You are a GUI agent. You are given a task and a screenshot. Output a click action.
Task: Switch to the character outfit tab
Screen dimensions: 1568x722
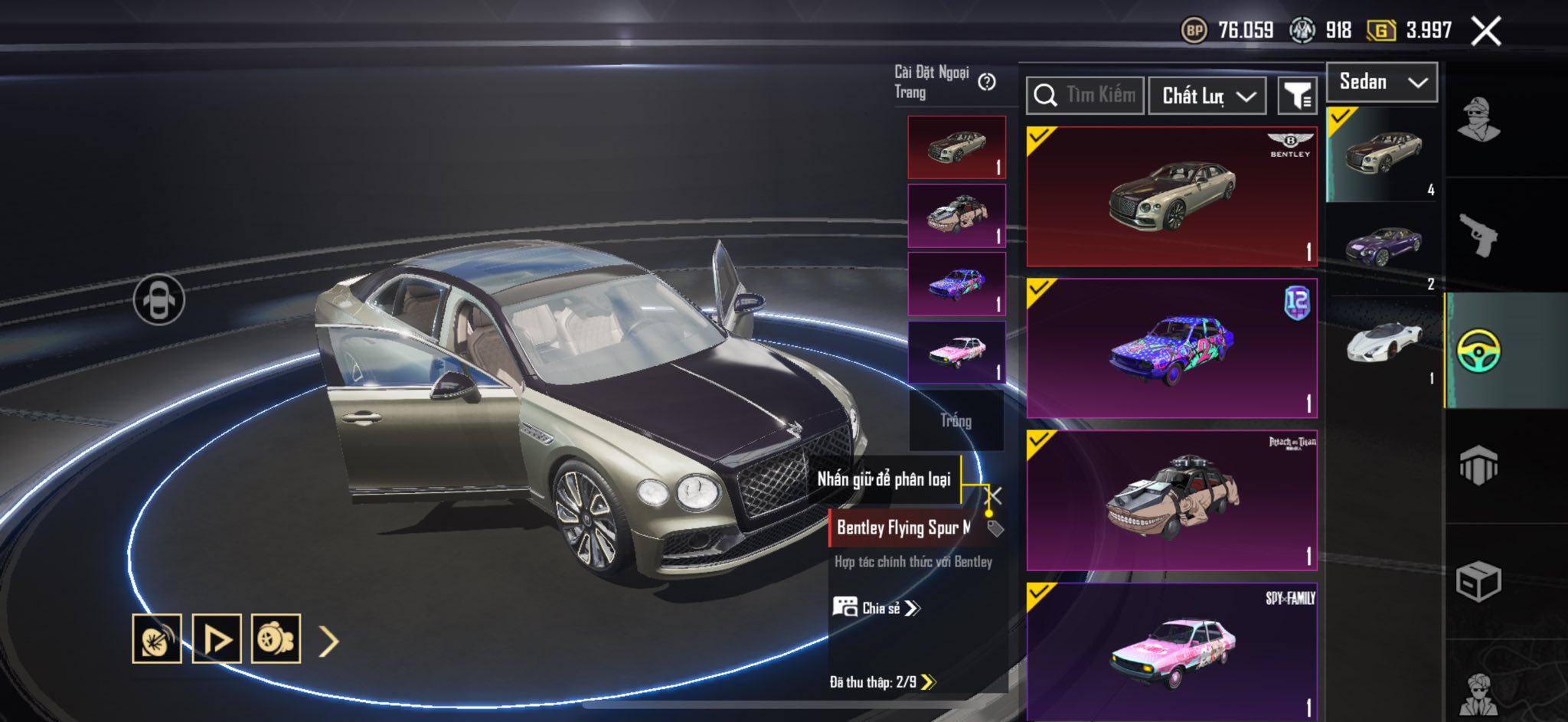coord(1478,120)
